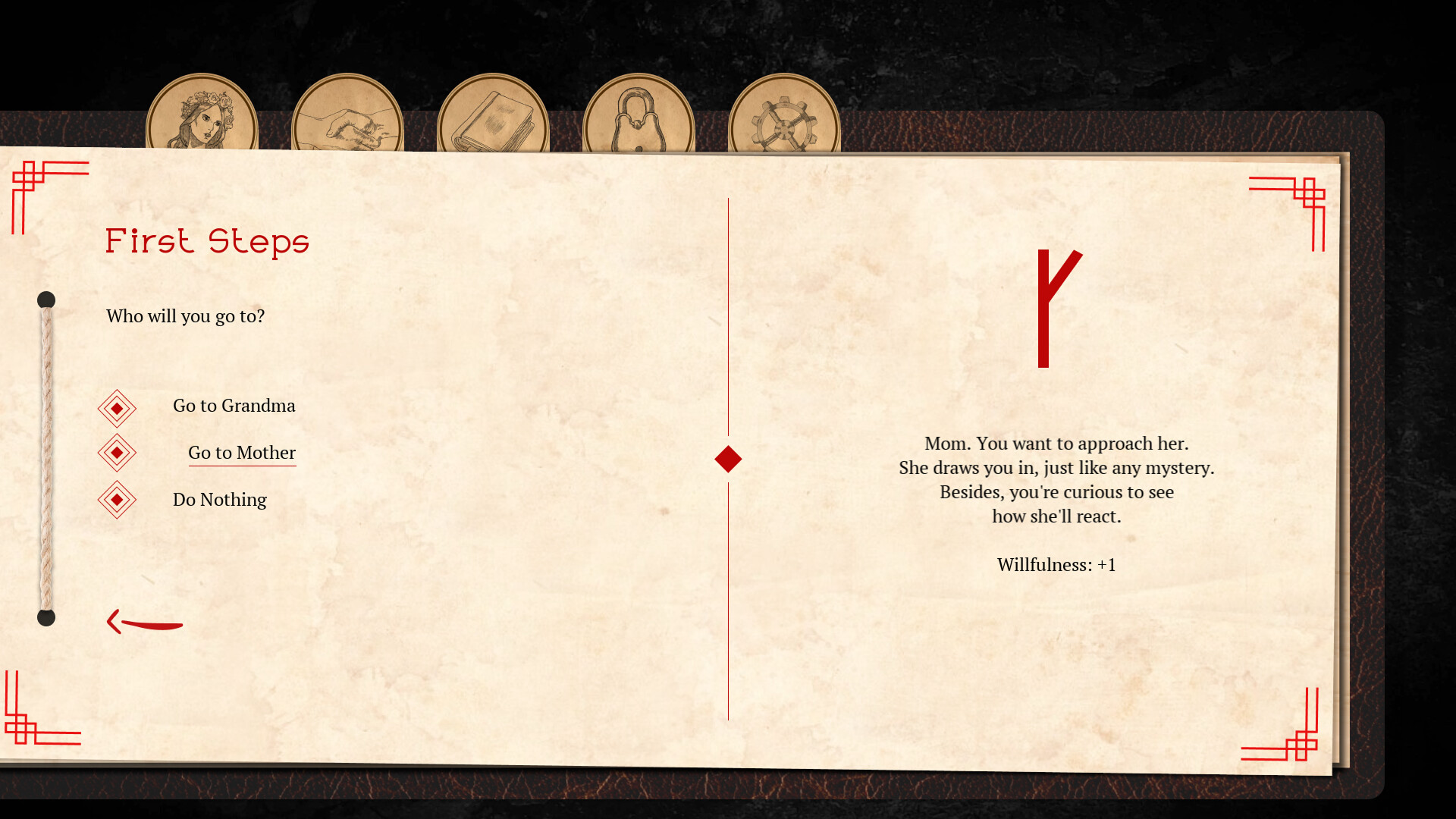Select the diamond marker beside Do Nothing

click(x=117, y=500)
